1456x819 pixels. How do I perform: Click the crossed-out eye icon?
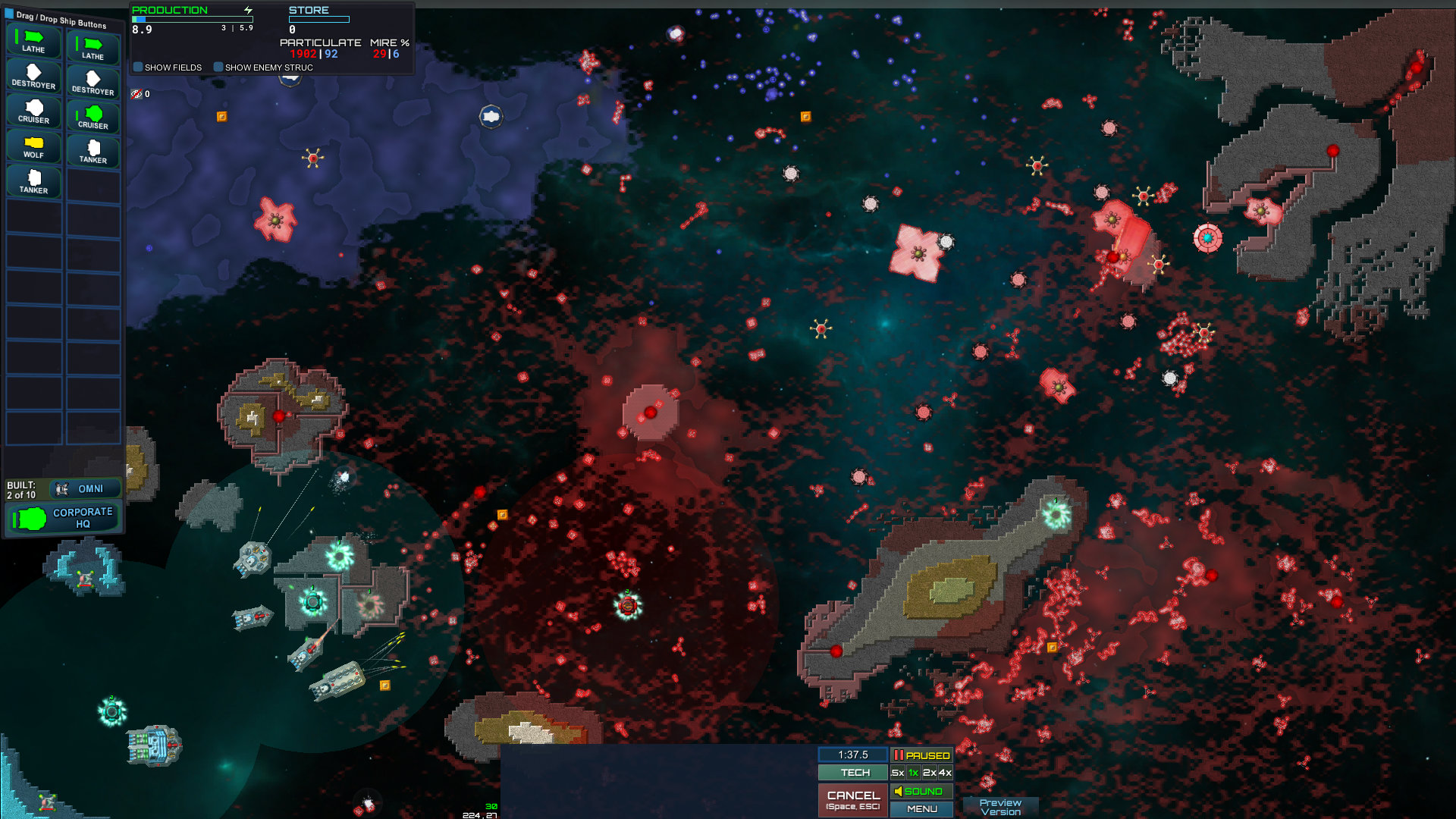tap(136, 94)
